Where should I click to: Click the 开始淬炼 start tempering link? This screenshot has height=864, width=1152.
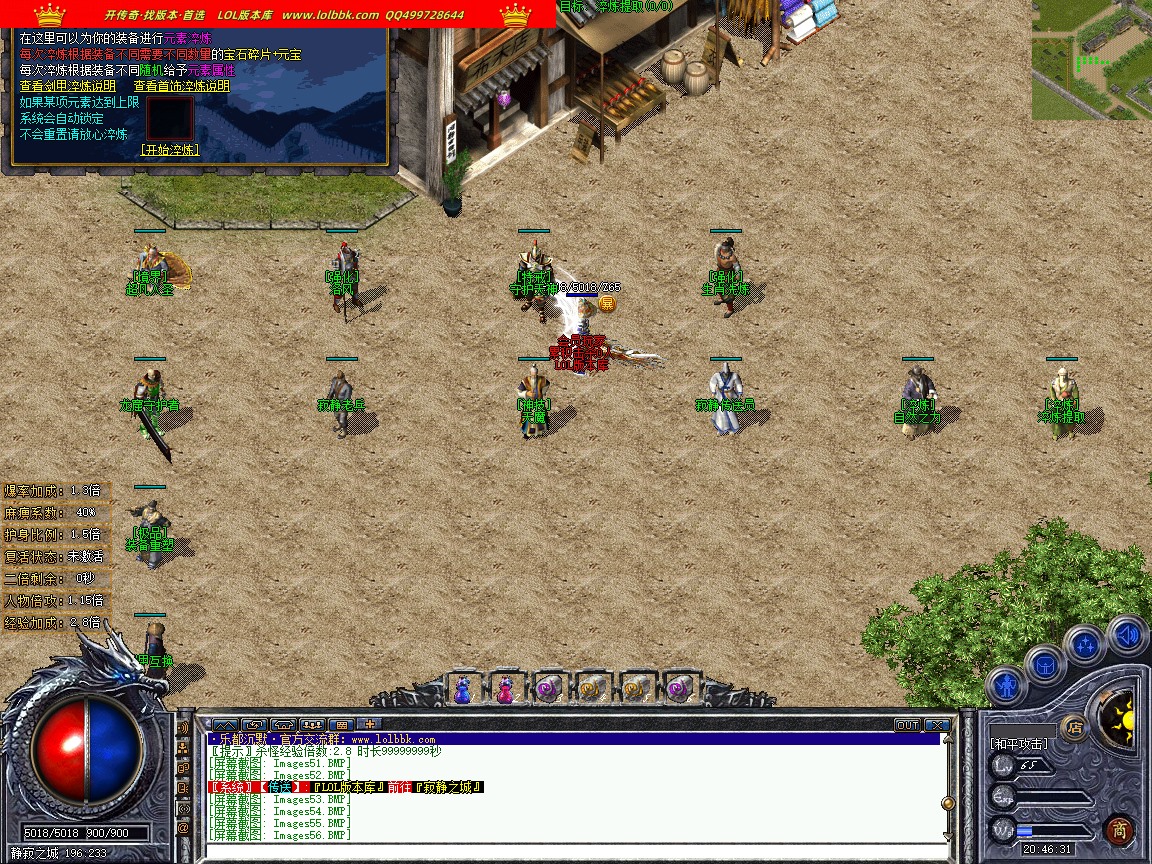(169, 150)
